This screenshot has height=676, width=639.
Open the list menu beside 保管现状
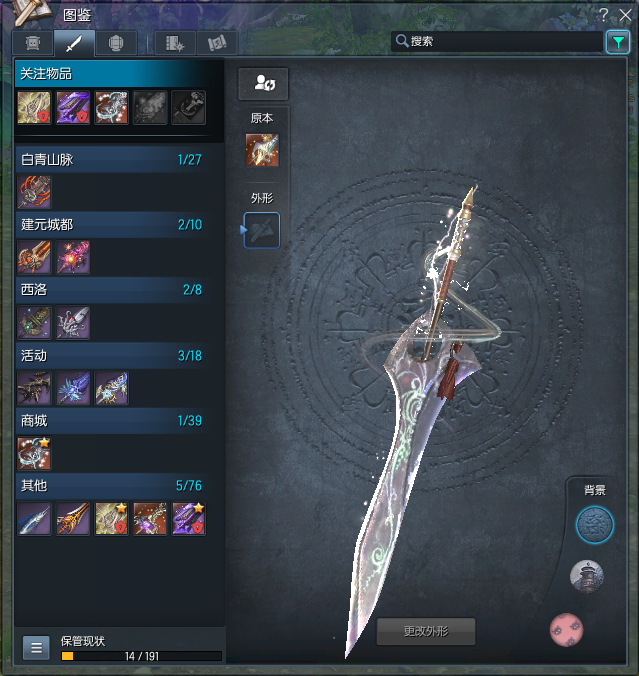point(36,647)
